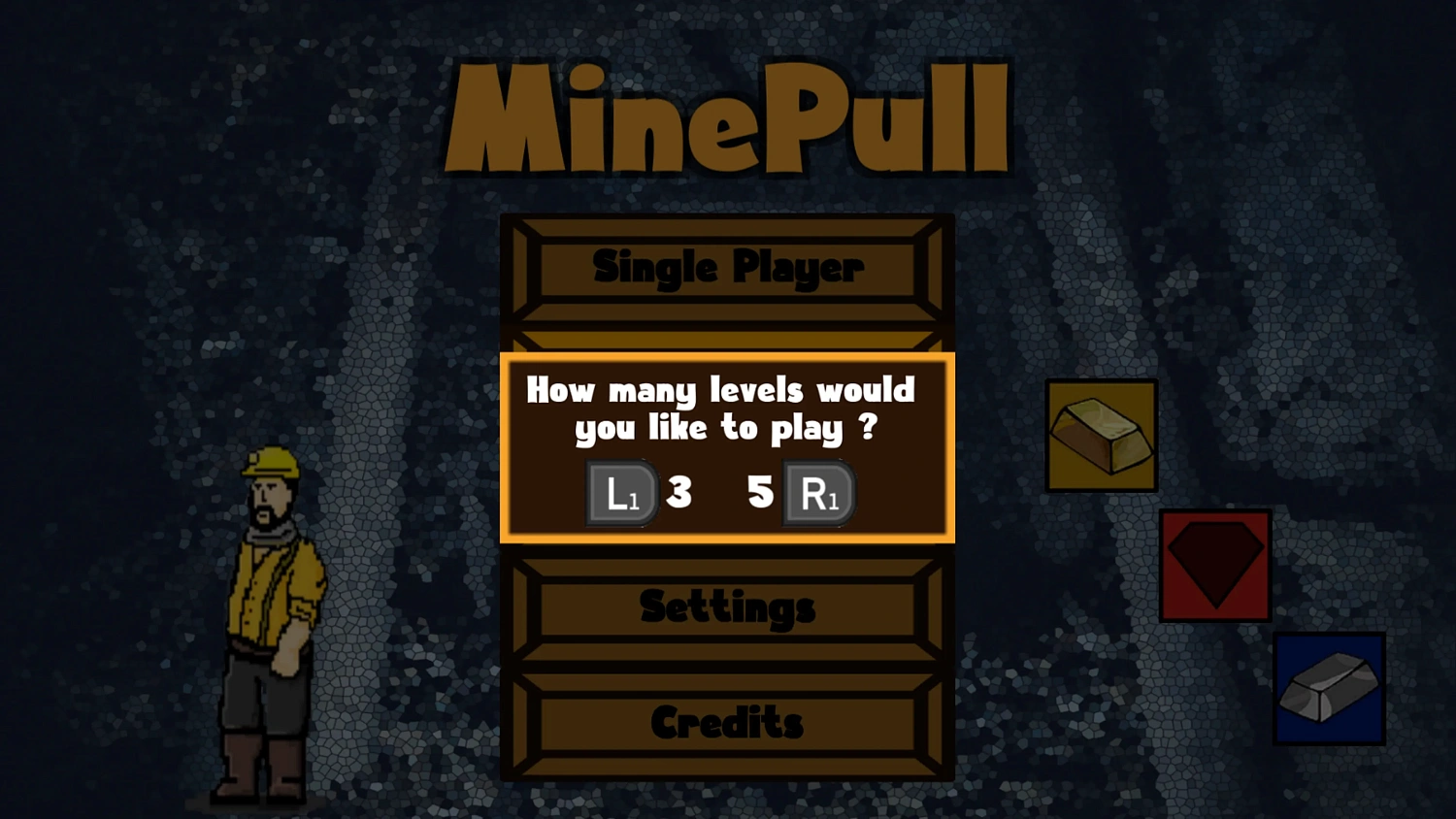
Task: Select the red diamond gem icon
Action: (1214, 564)
